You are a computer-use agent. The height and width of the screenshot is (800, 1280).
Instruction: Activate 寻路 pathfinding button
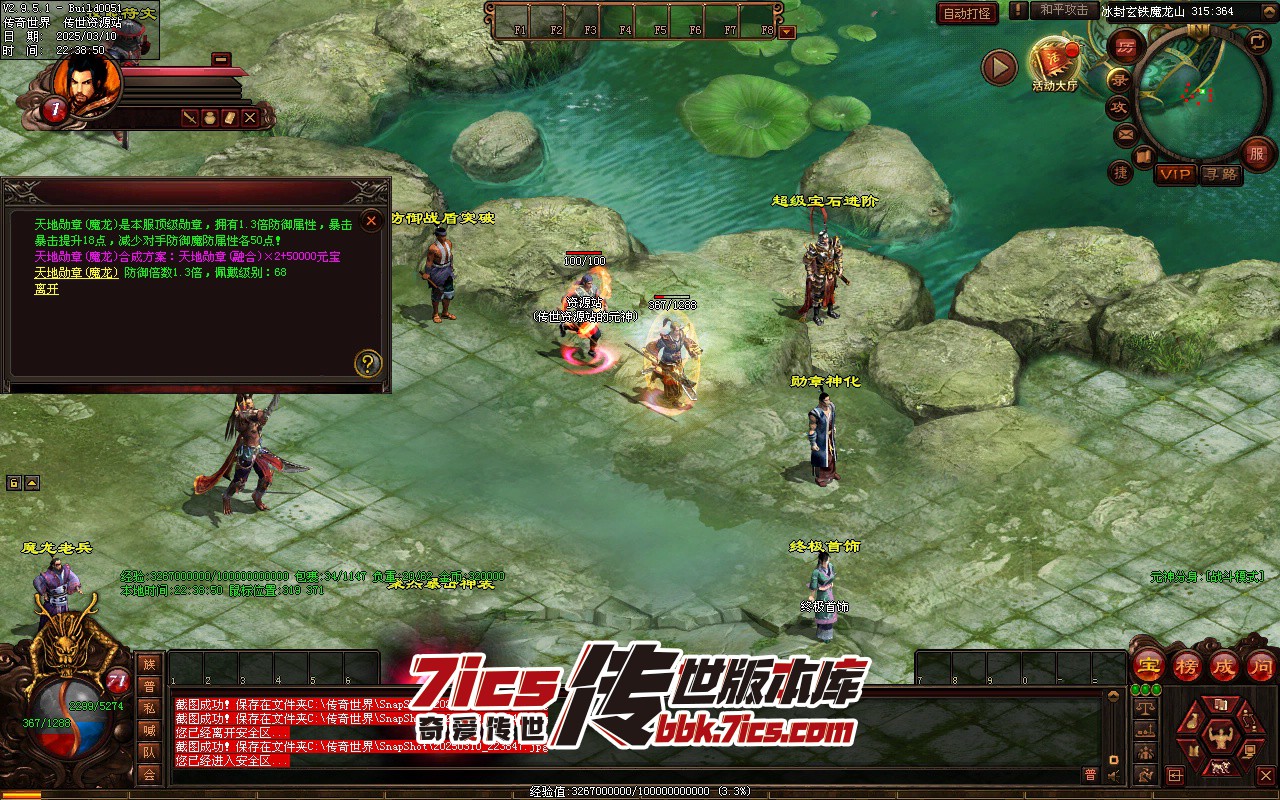pos(1220,174)
